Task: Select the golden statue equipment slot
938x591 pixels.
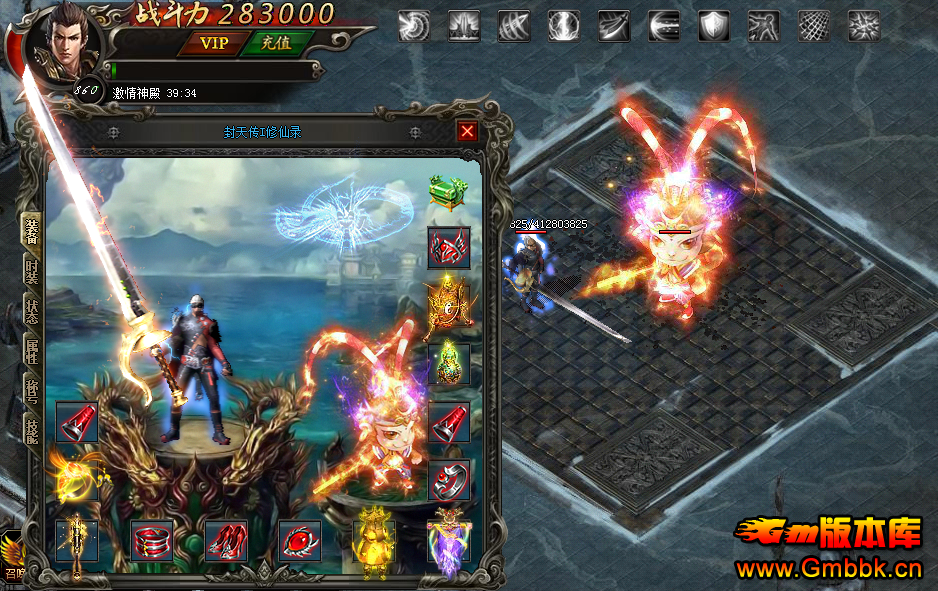Action: point(373,540)
